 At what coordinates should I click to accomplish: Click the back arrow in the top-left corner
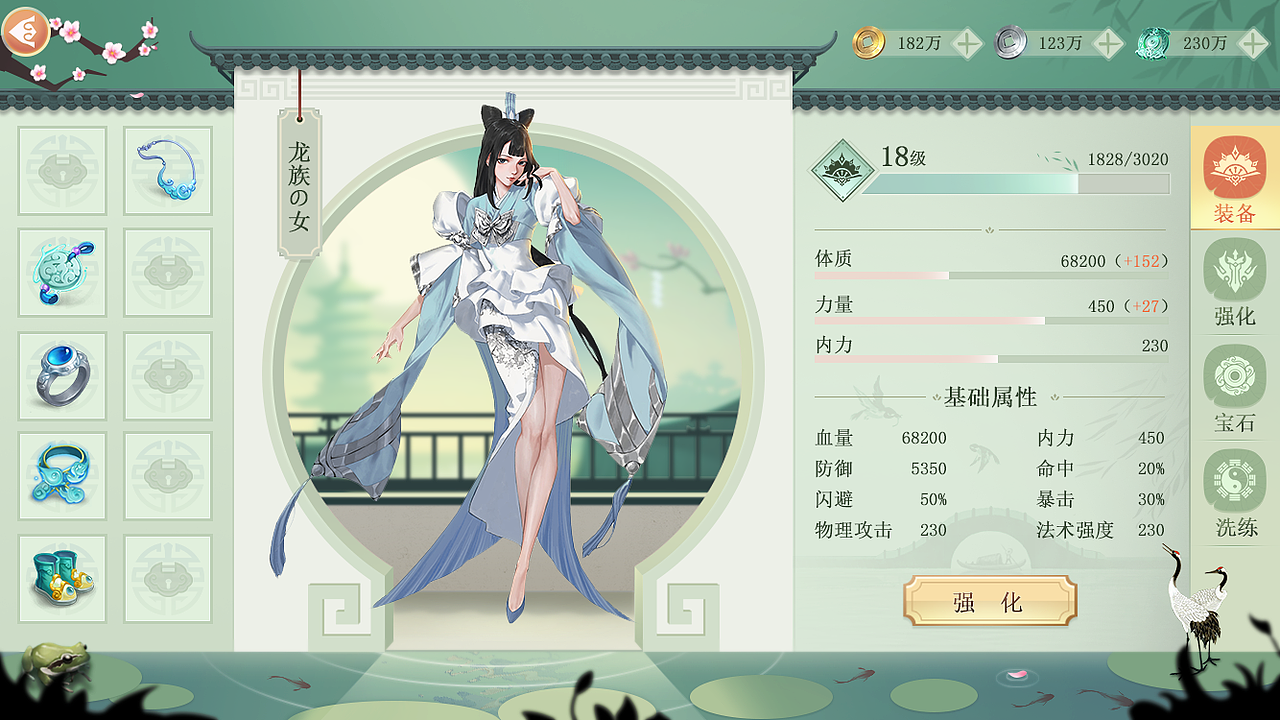pos(27,32)
